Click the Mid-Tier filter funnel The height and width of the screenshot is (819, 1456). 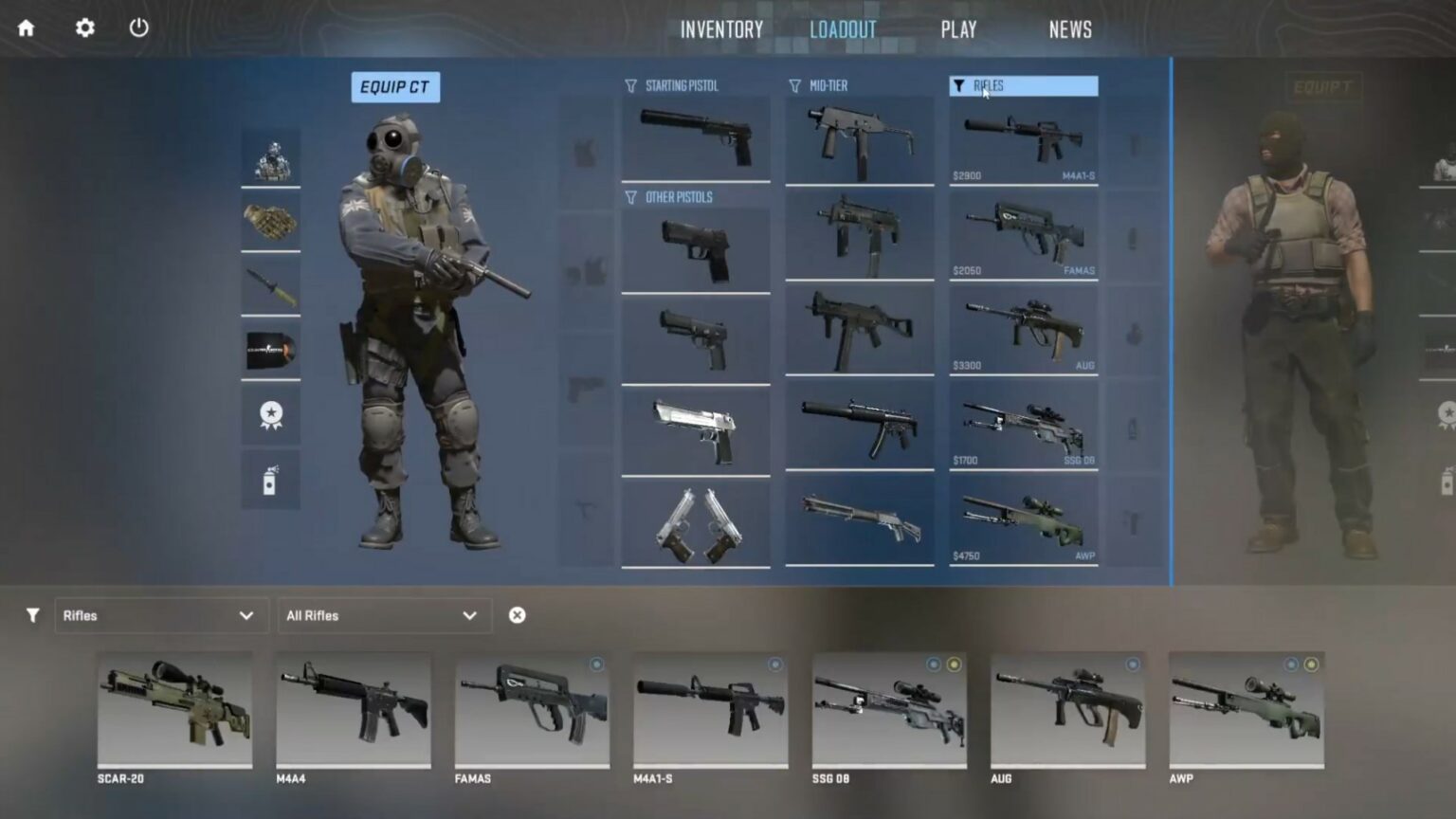[x=792, y=84]
